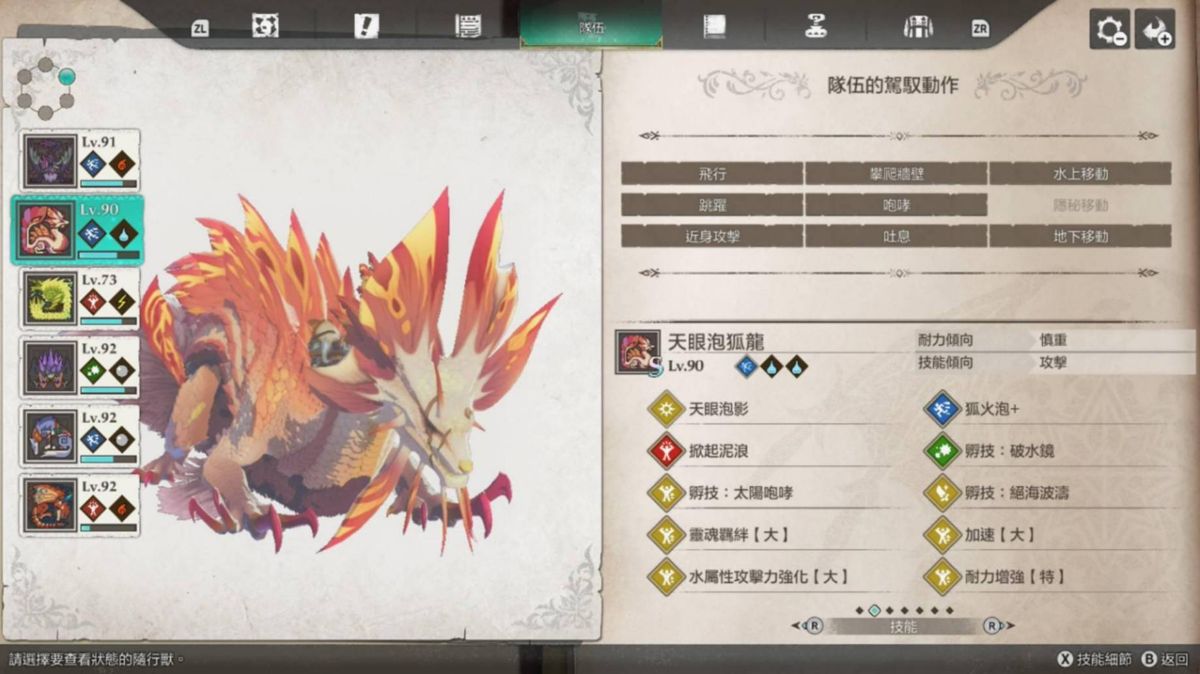Choose the Lv.73 green thunder monster

click(80, 299)
